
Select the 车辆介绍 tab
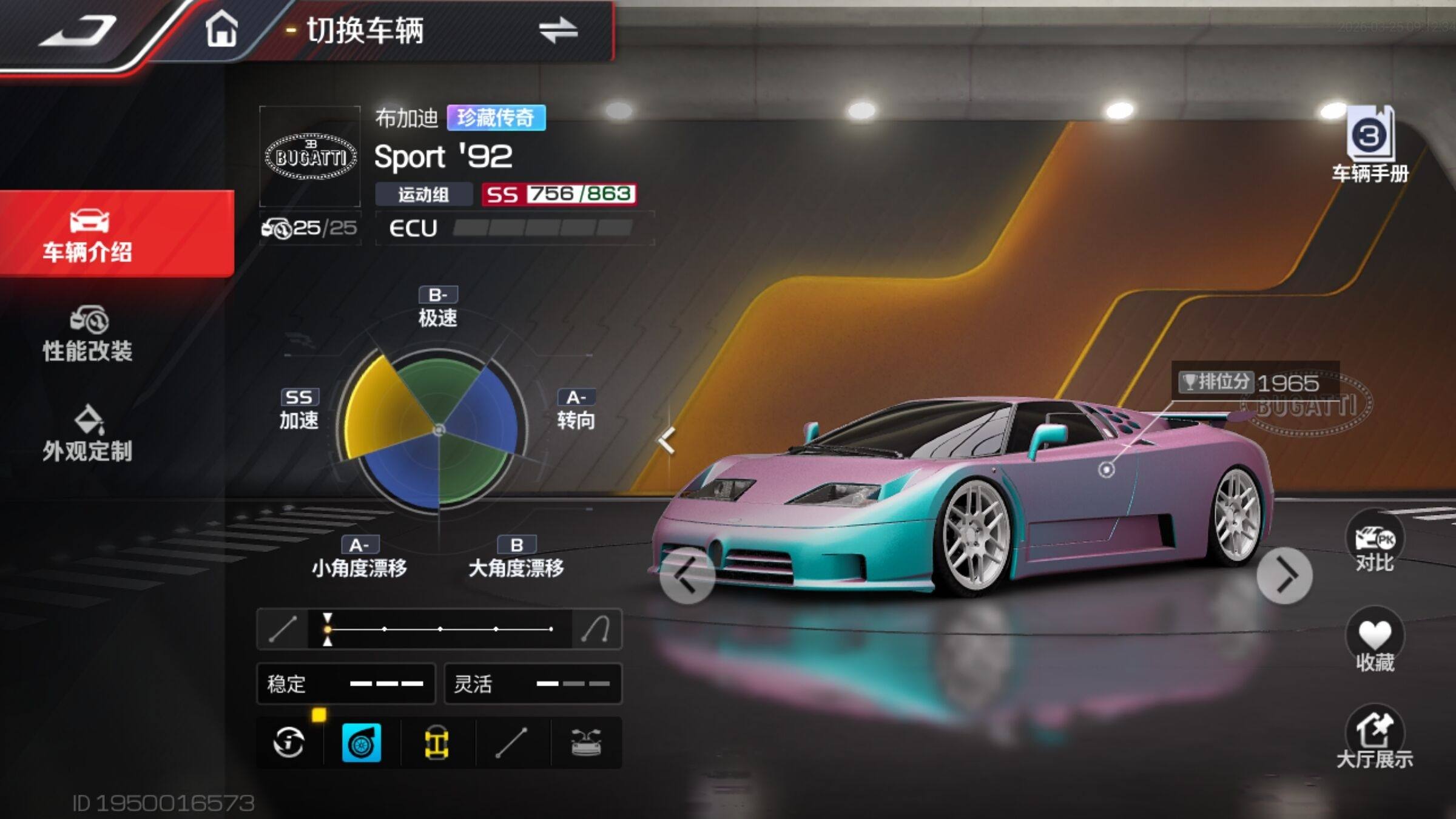pyautogui.click(x=89, y=235)
